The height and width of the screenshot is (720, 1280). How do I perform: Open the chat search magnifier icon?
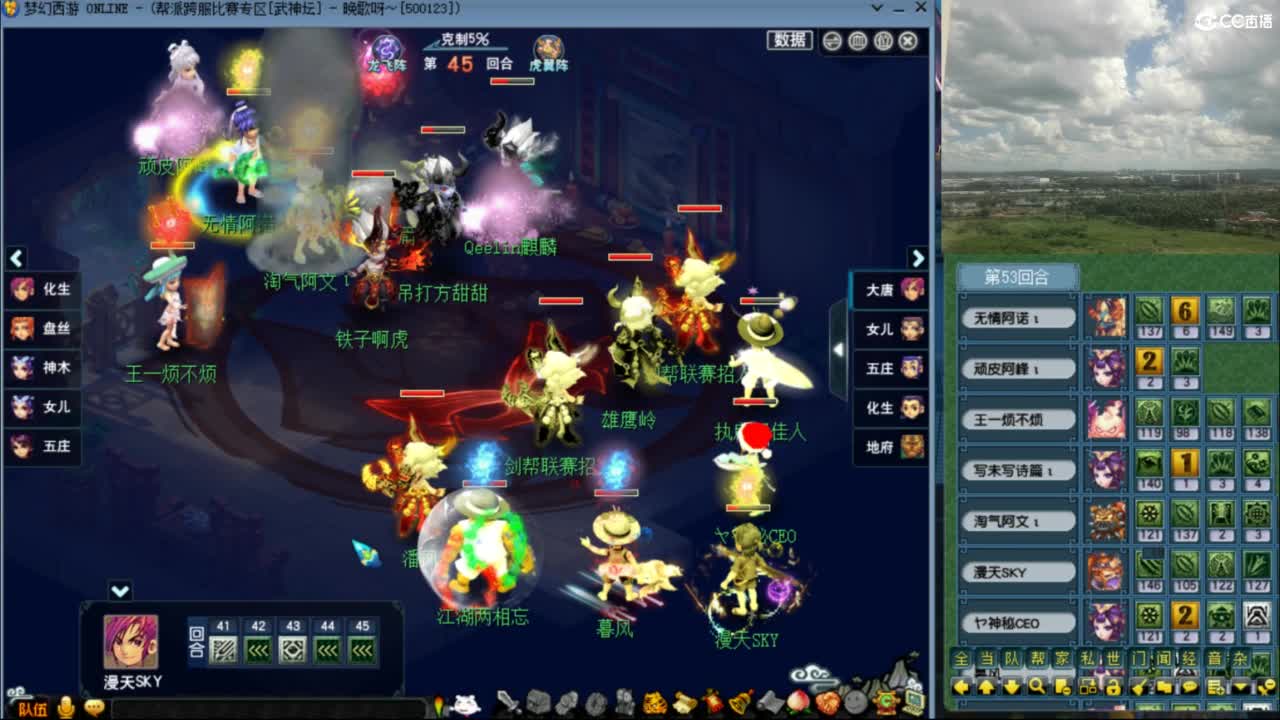[1036, 687]
